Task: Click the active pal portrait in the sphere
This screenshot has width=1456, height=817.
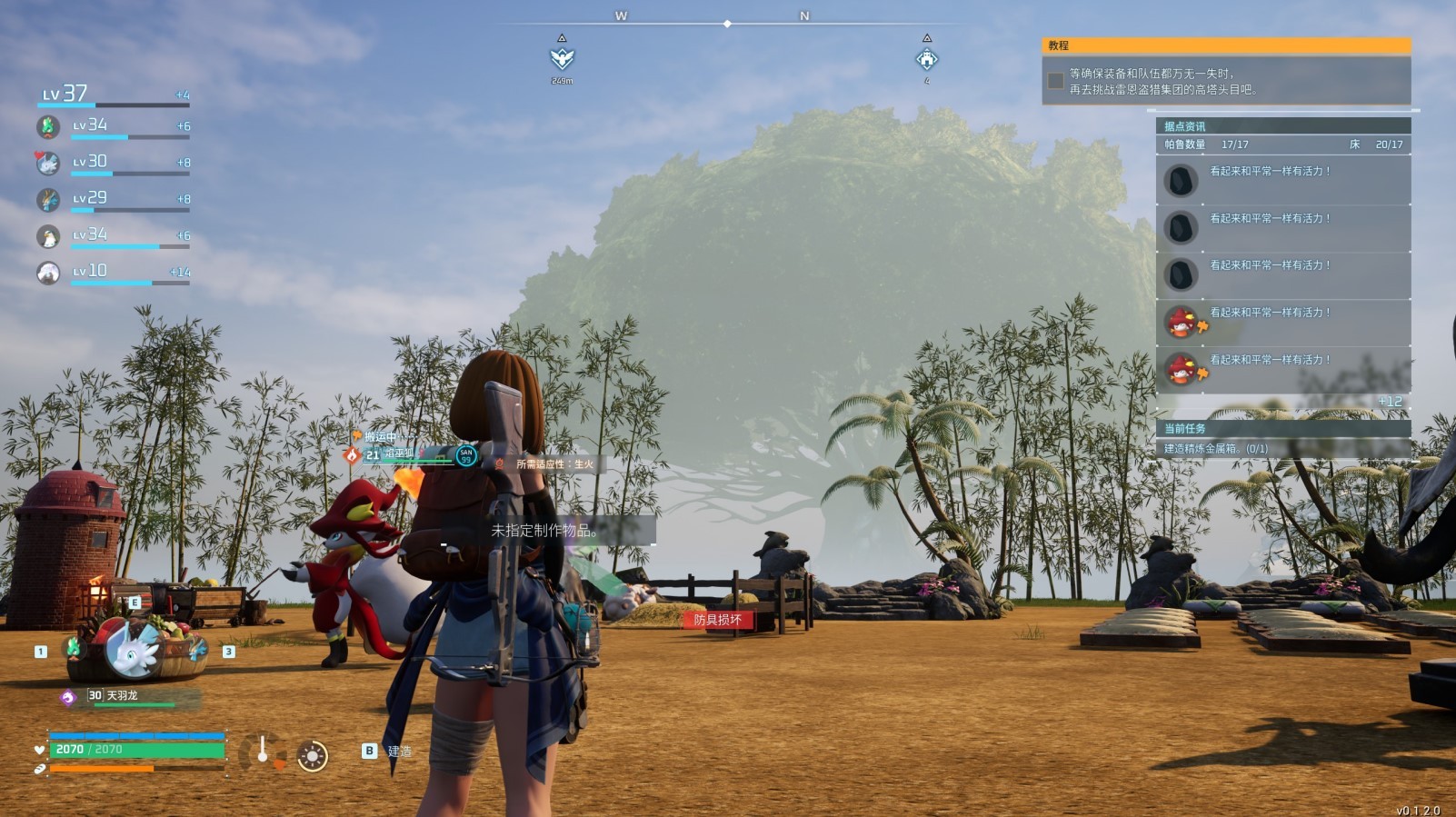Action: click(x=132, y=649)
